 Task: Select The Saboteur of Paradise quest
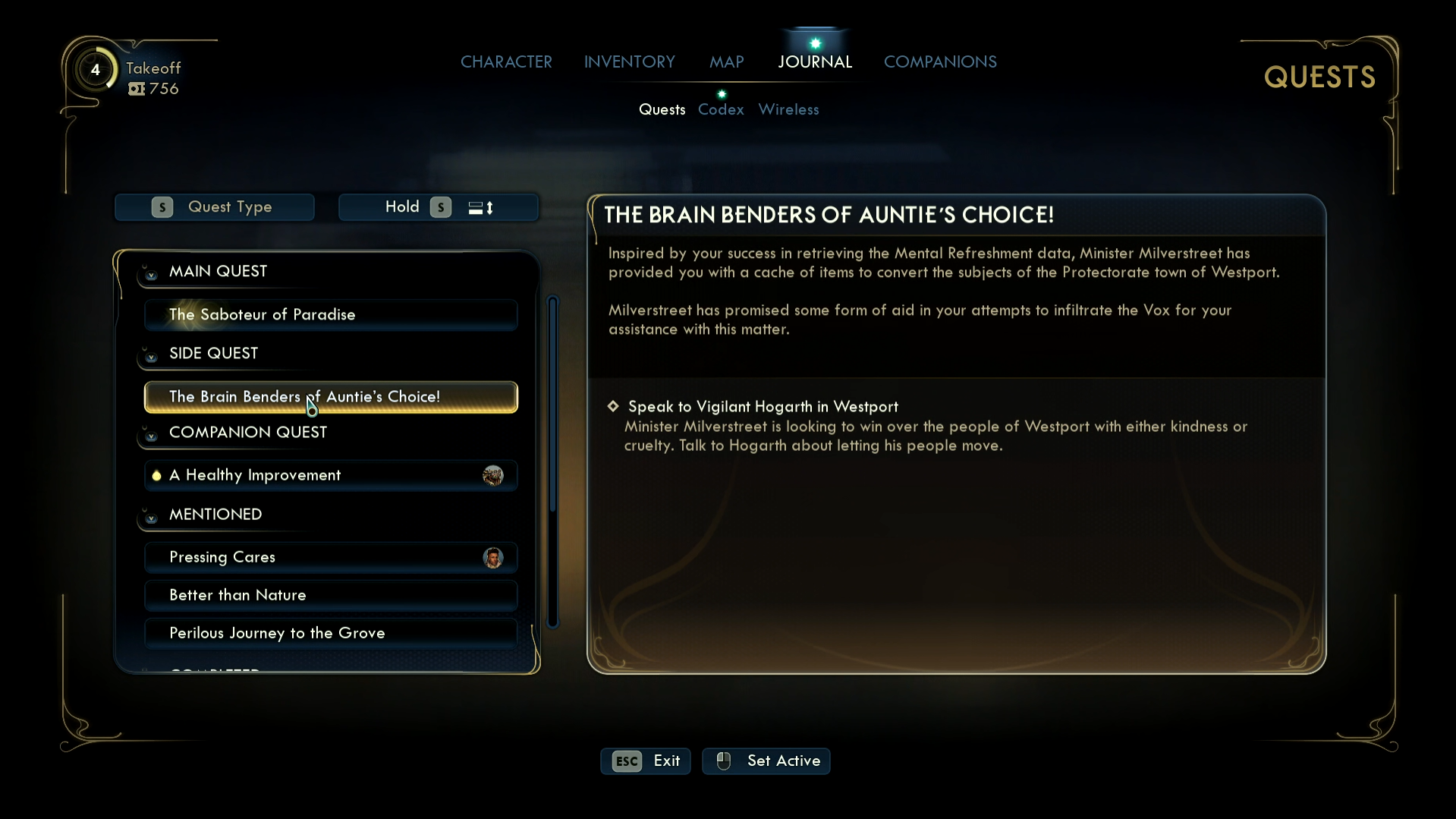point(331,314)
